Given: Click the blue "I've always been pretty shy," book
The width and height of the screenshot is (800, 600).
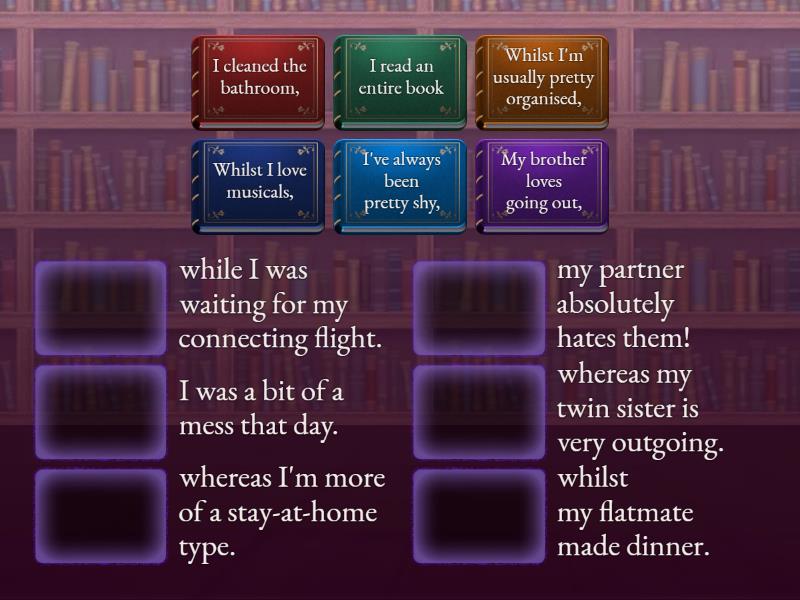Looking at the screenshot, I should pos(400,186).
